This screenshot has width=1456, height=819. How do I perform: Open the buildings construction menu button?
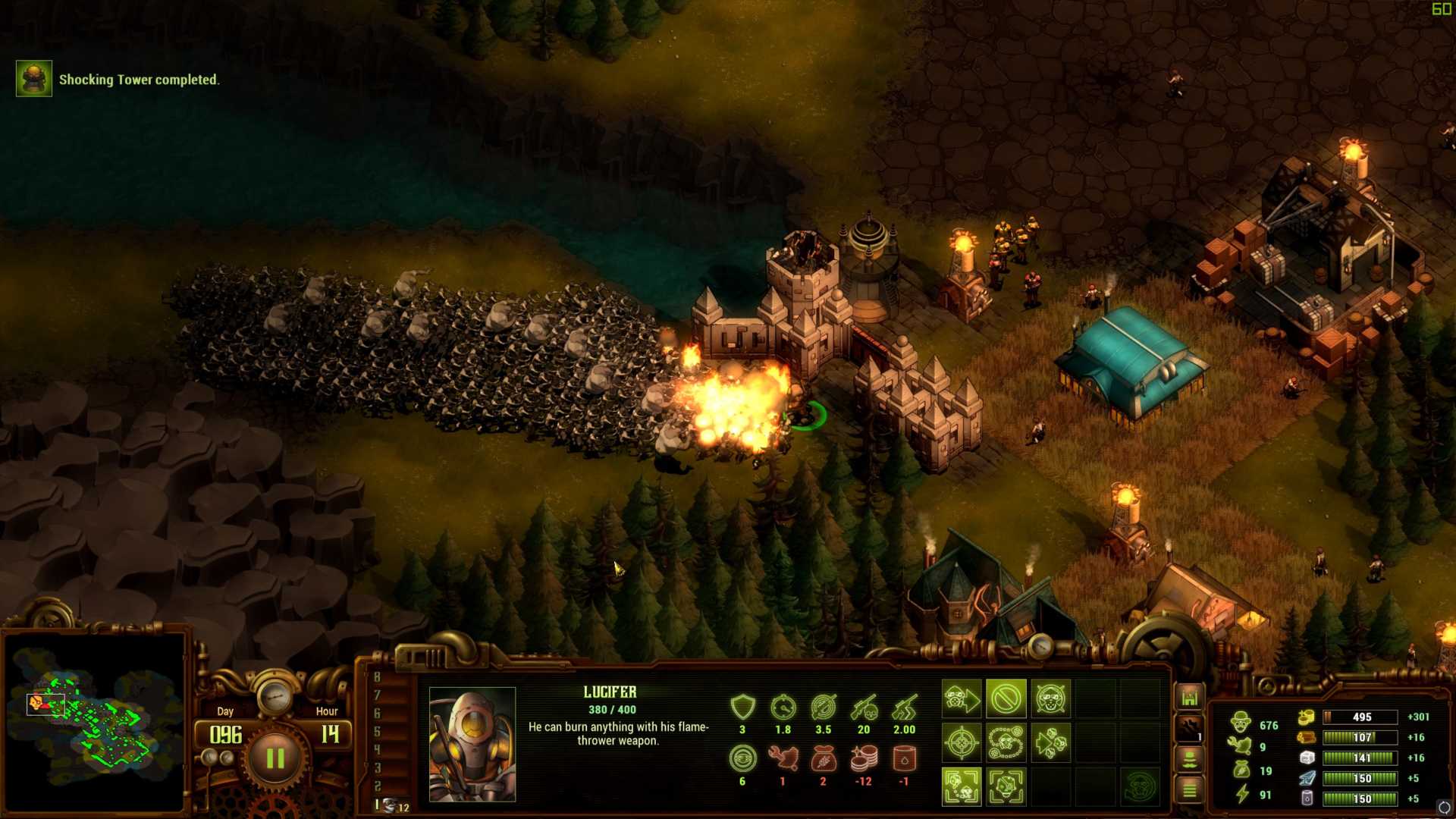(x=1189, y=697)
